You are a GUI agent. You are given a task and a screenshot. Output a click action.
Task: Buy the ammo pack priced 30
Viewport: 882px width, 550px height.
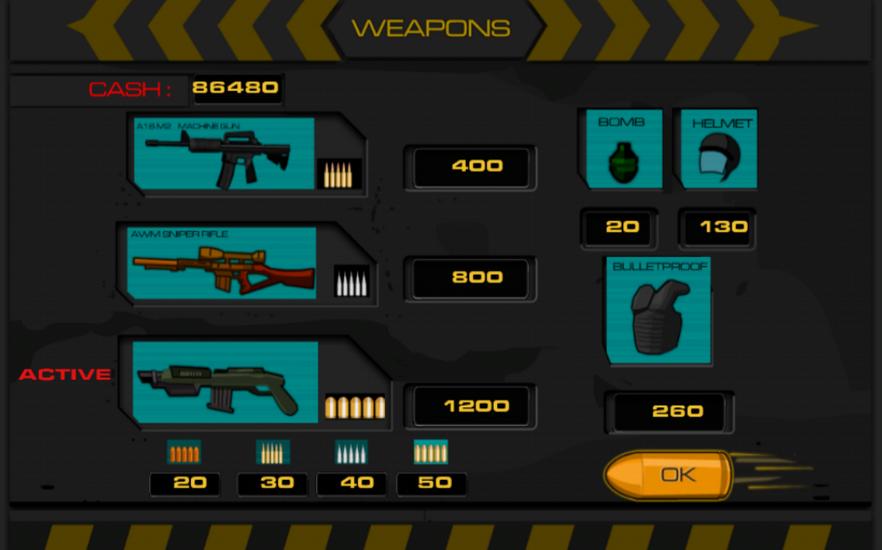(x=273, y=483)
